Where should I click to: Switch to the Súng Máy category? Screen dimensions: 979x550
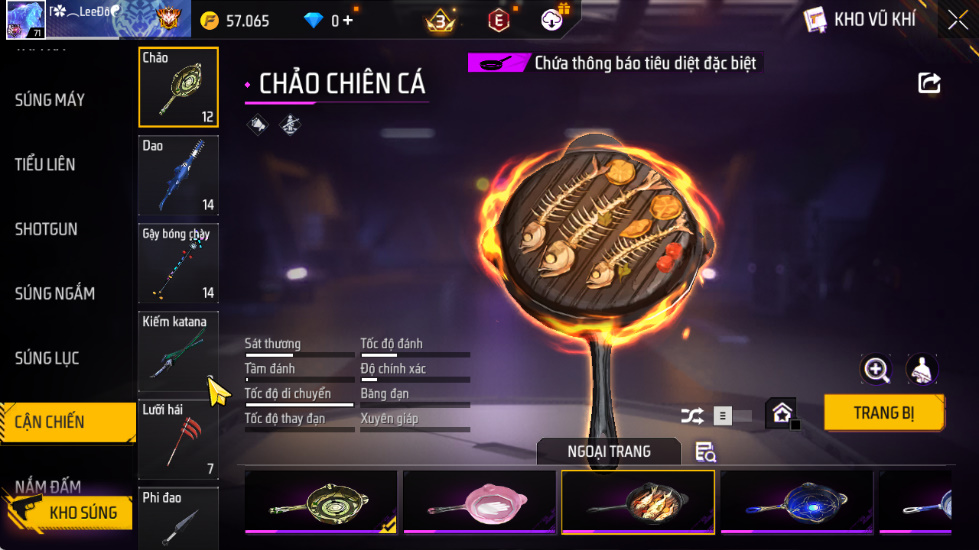click(x=50, y=100)
